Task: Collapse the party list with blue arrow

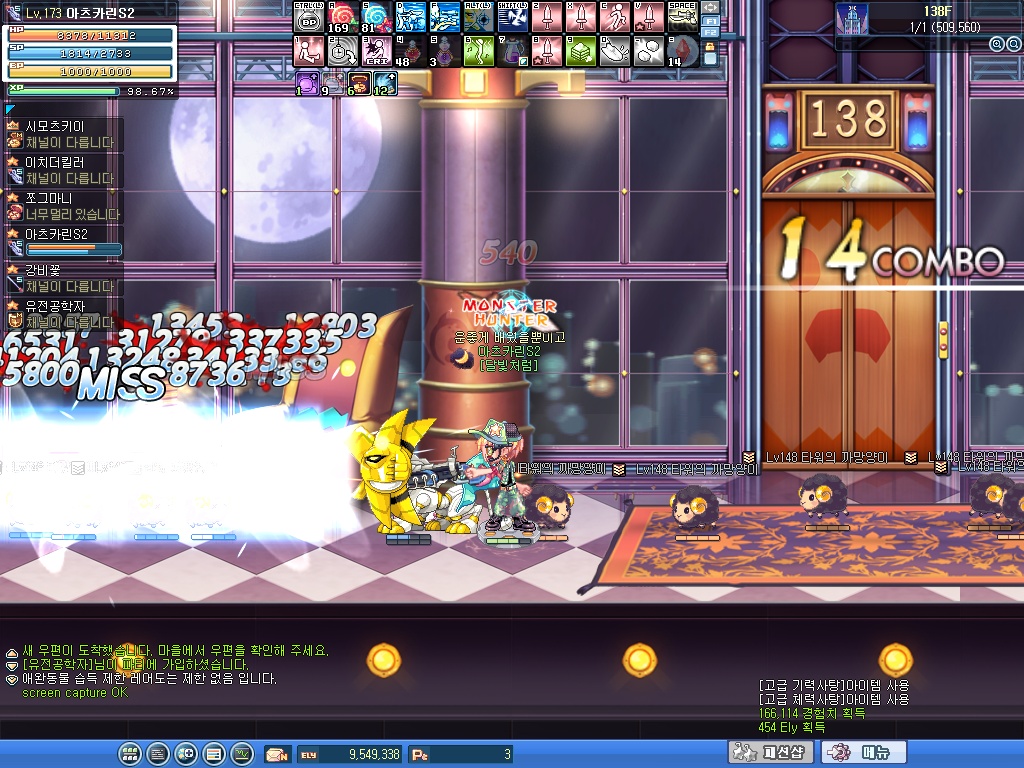Action: pos(10,108)
